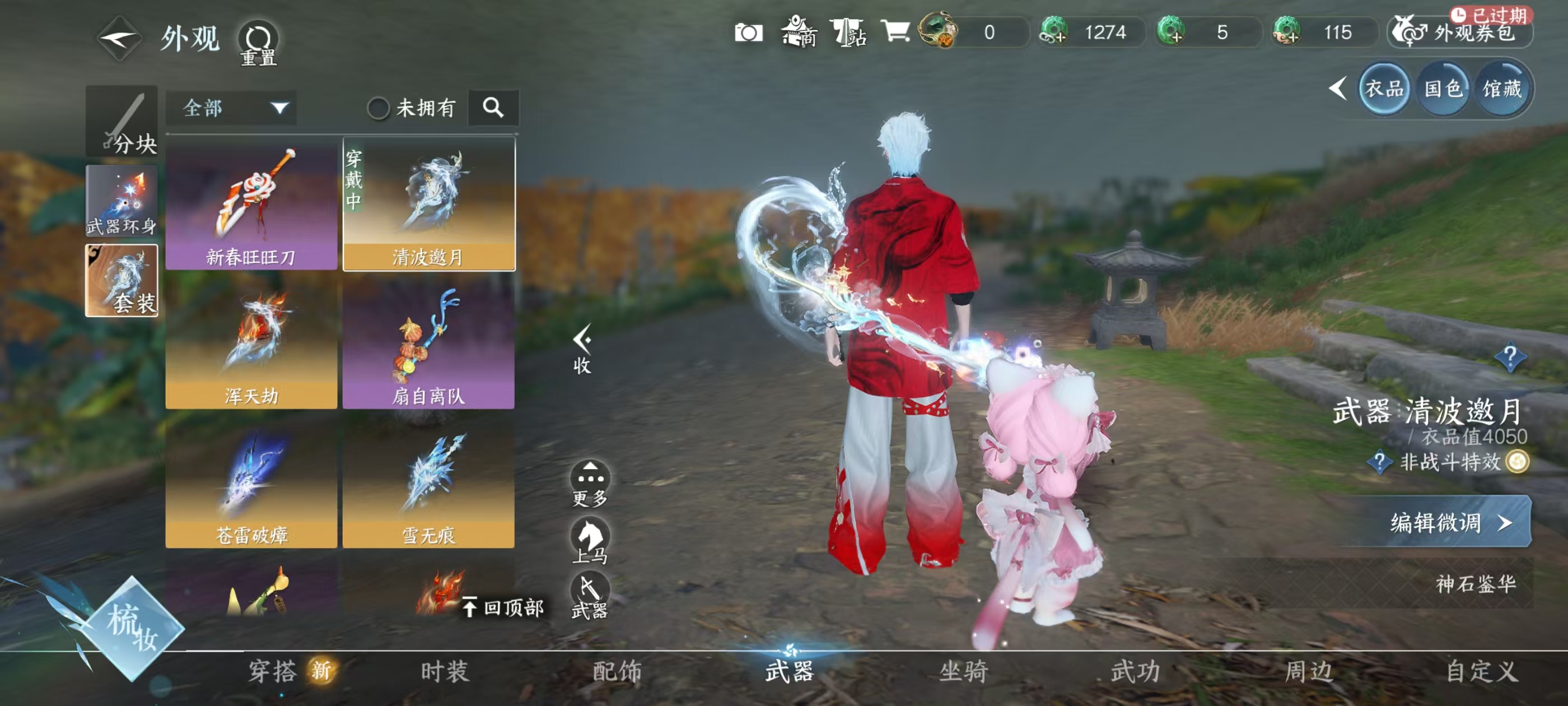Toggle the 未拥有 filter
The width and height of the screenshot is (1568, 706).
[x=379, y=109]
